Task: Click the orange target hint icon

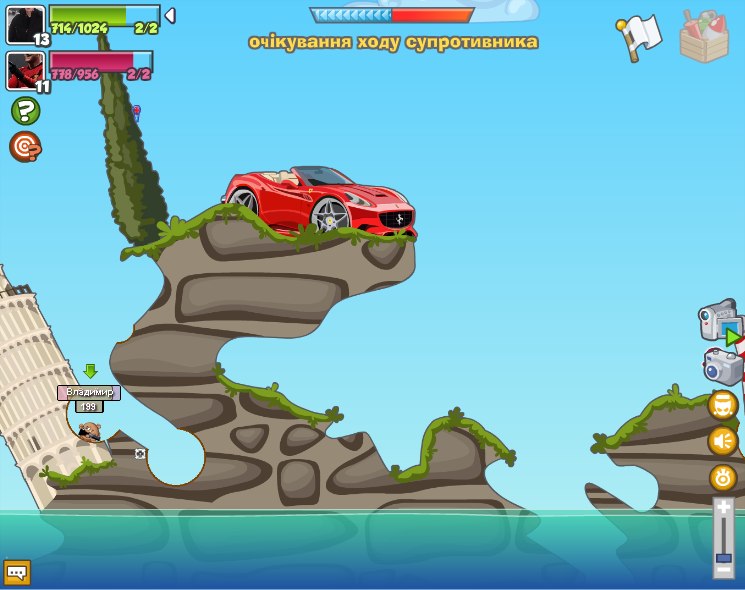Action: (x=25, y=147)
